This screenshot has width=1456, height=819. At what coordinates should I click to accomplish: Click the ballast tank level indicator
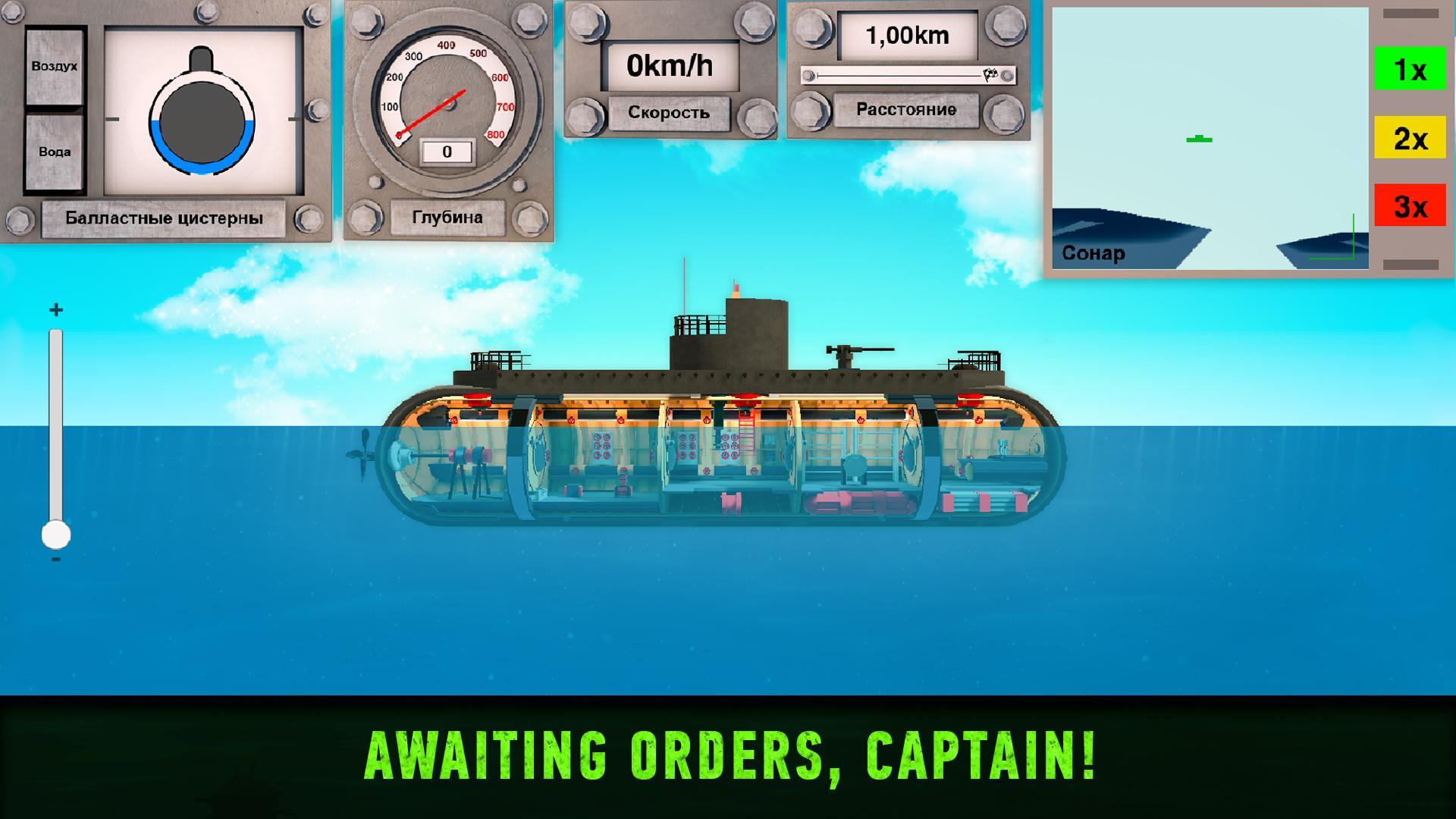pyautogui.click(x=201, y=121)
